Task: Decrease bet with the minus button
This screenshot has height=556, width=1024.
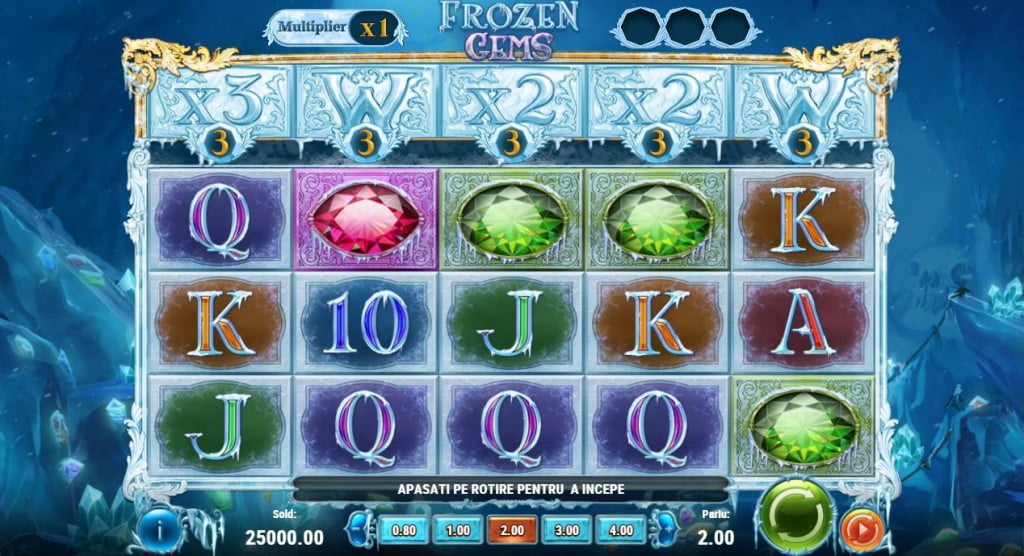Action: 361,530
